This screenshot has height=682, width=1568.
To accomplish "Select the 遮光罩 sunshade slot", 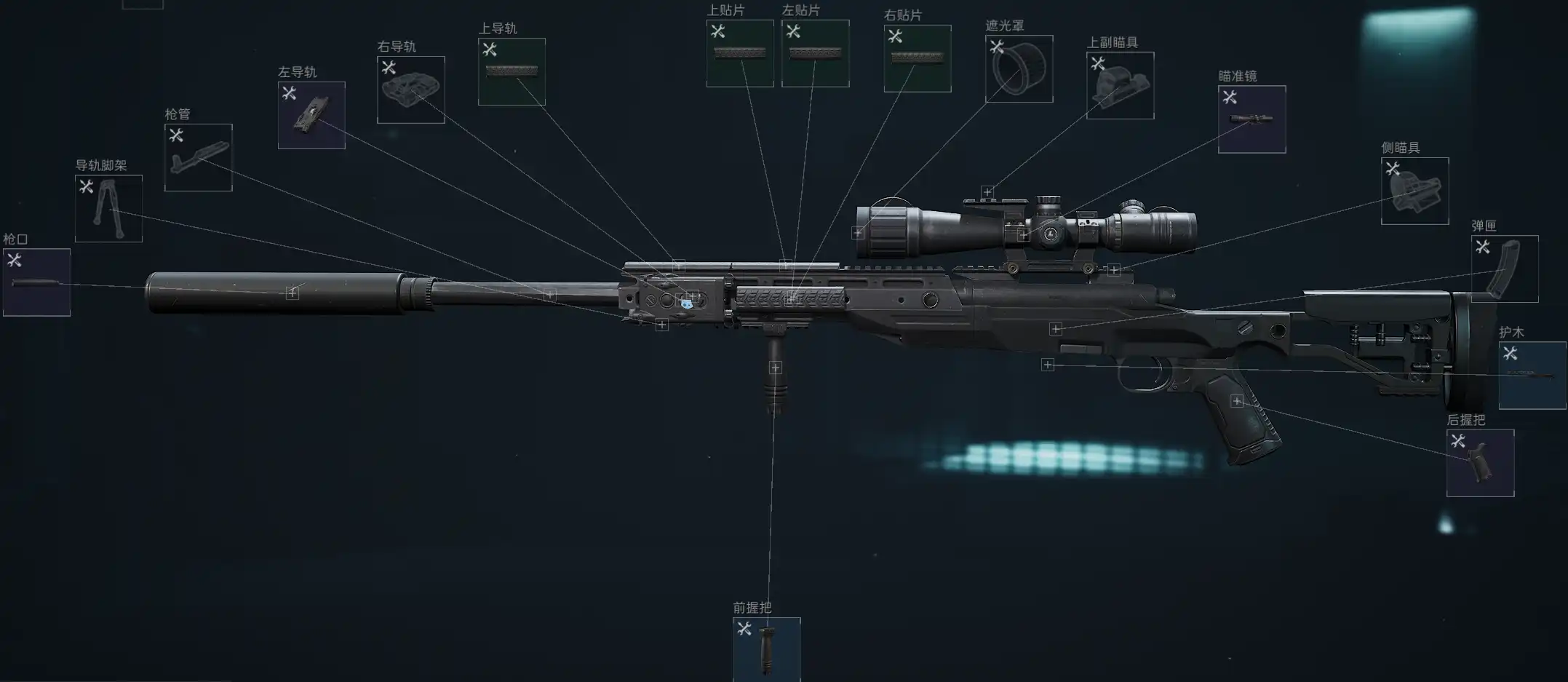I will click(x=1019, y=69).
